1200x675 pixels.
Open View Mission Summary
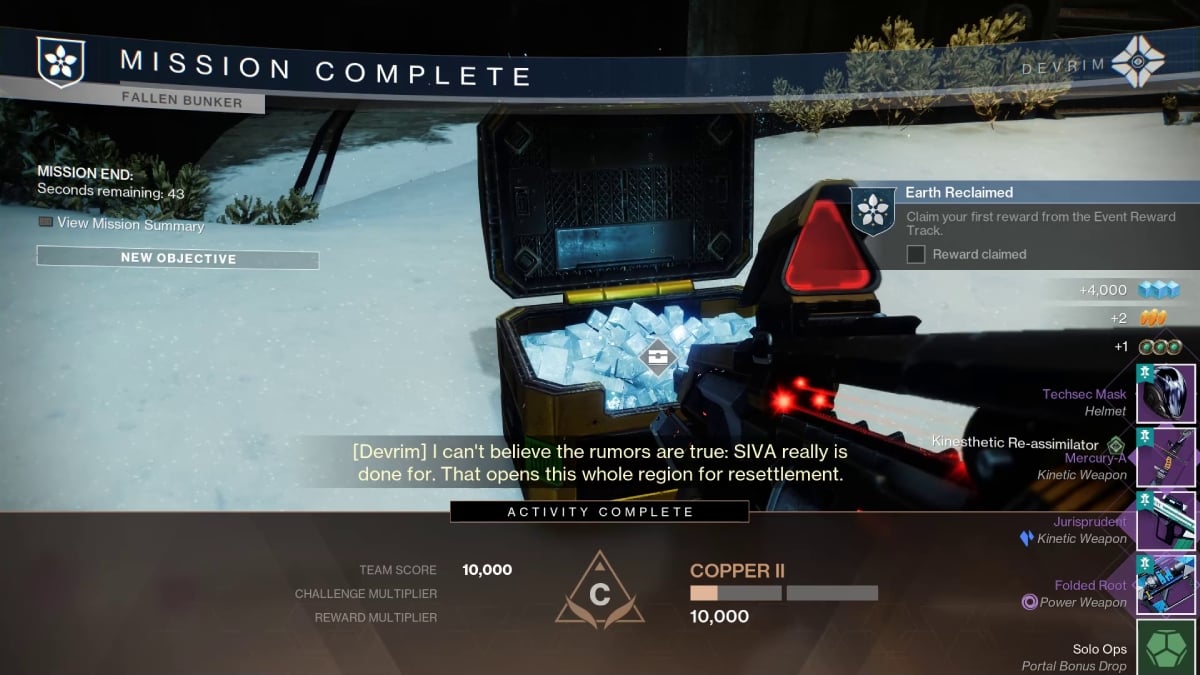121,224
